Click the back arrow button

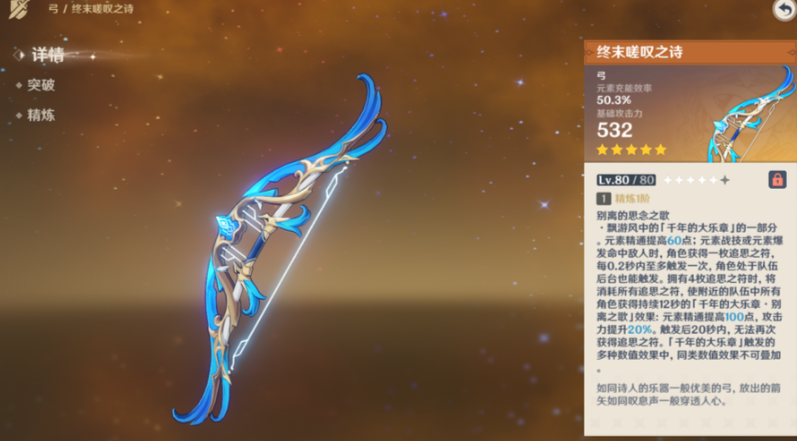[x=783, y=10]
